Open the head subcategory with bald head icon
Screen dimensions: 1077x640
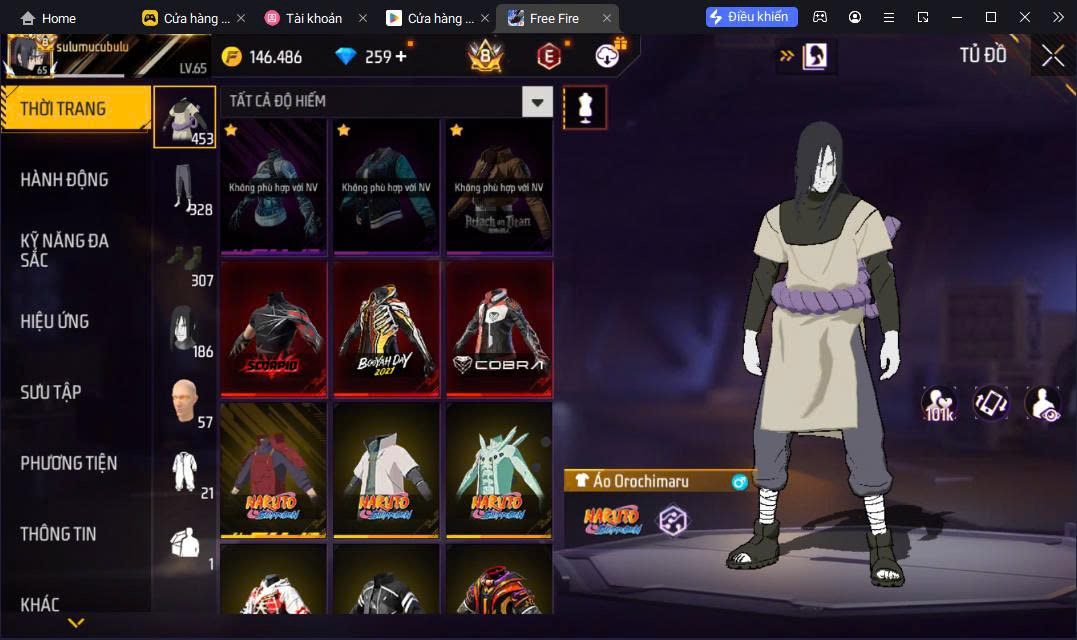point(183,400)
